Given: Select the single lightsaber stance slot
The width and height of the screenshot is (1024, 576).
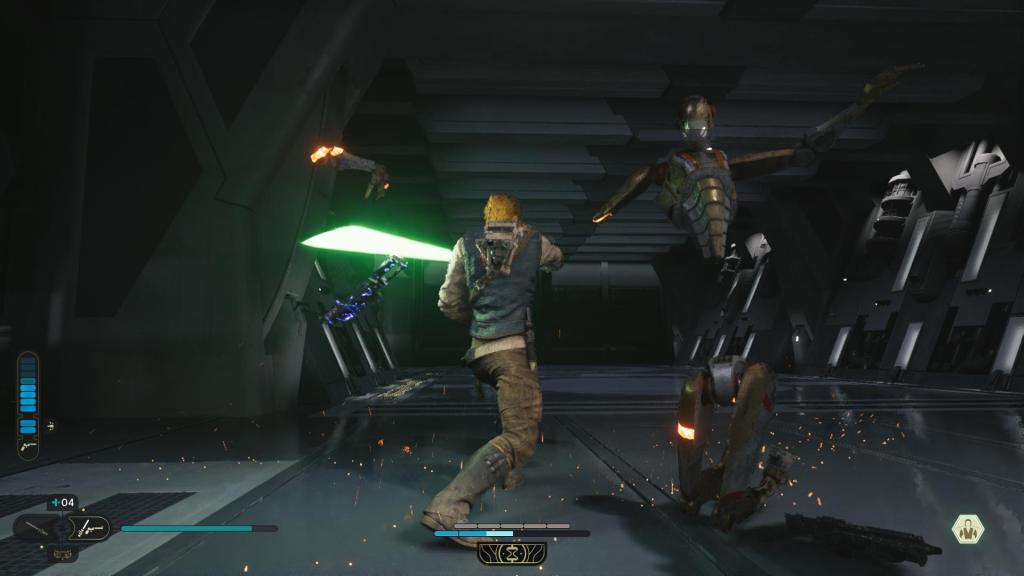Looking at the screenshot, I should tap(36, 528).
